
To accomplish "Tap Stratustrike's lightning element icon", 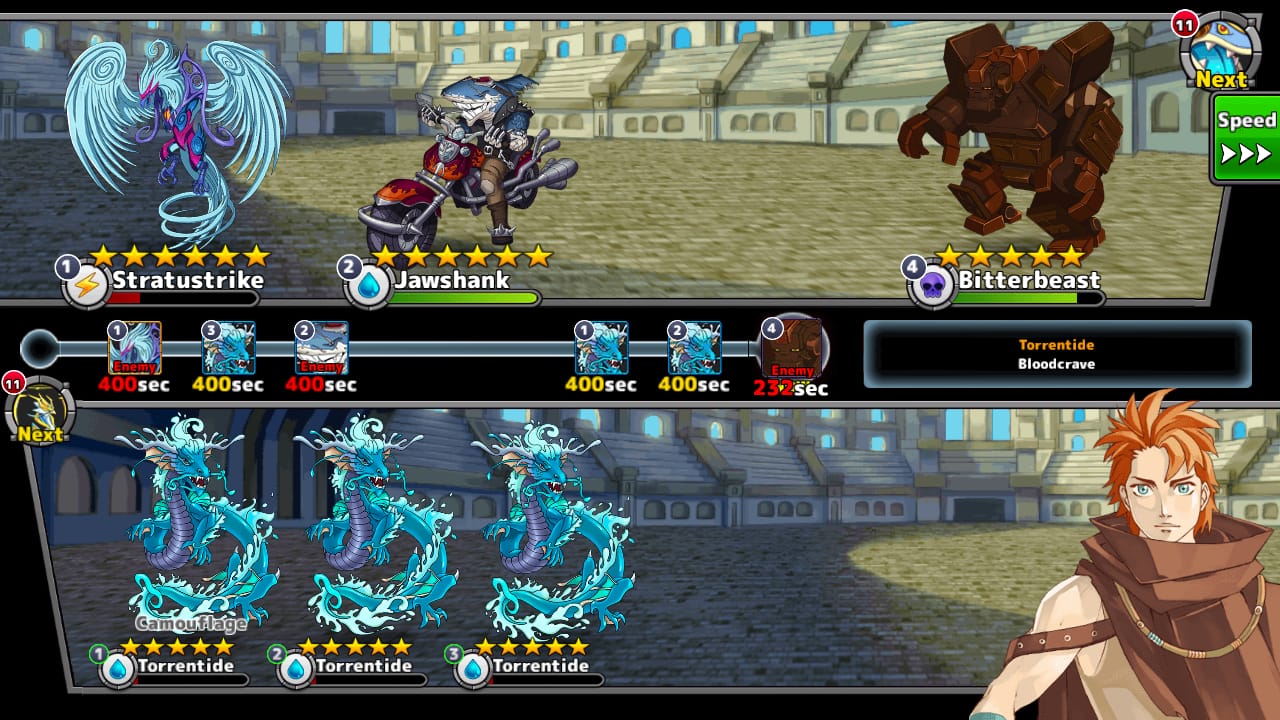I will [x=87, y=287].
